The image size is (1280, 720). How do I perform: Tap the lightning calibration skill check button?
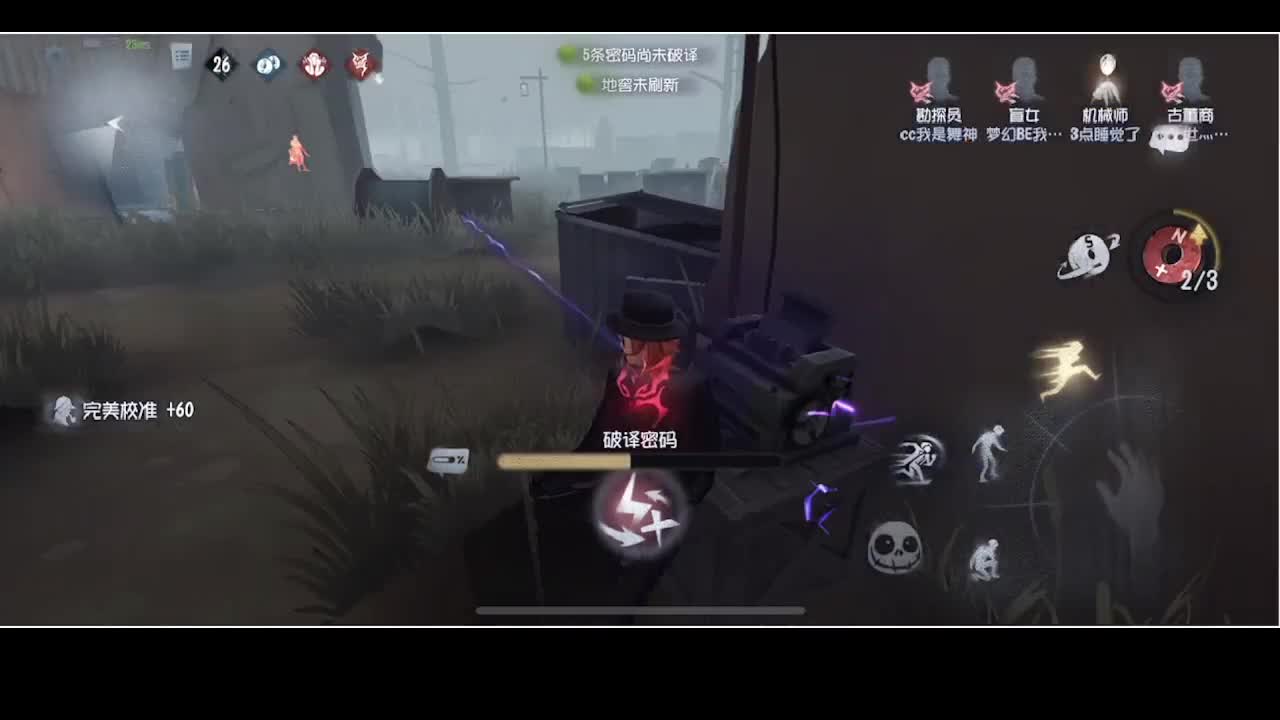637,510
